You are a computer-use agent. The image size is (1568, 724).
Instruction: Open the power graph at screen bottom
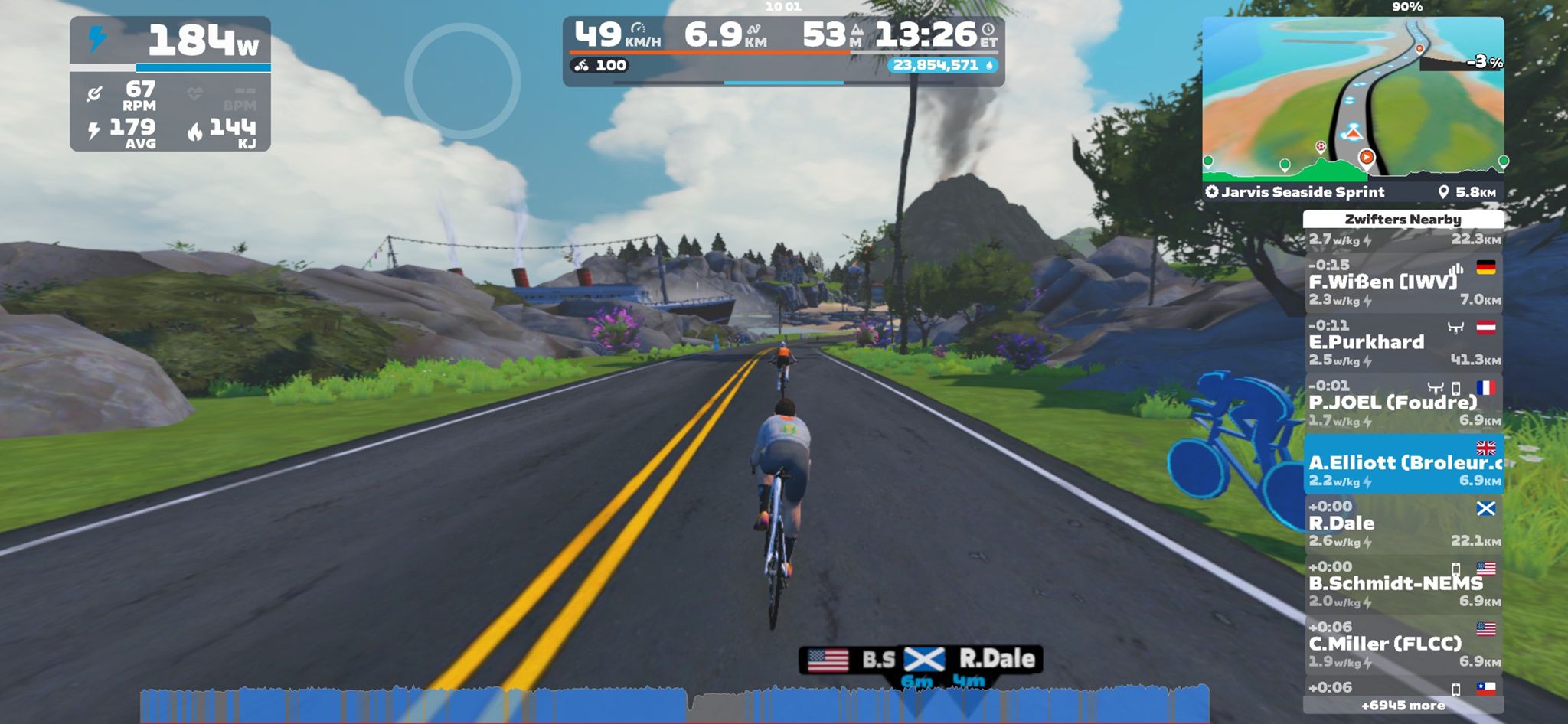(674, 704)
